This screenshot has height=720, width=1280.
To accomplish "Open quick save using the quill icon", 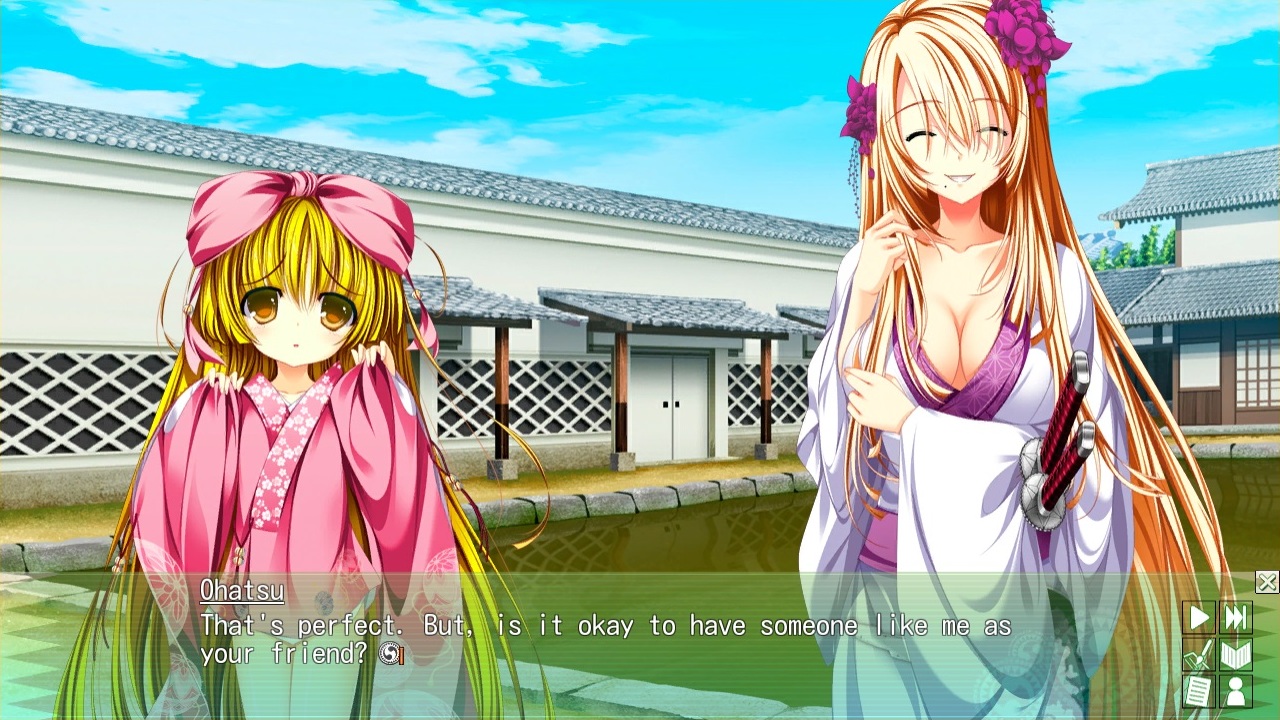I will pyautogui.click(x=1198, y=655).
